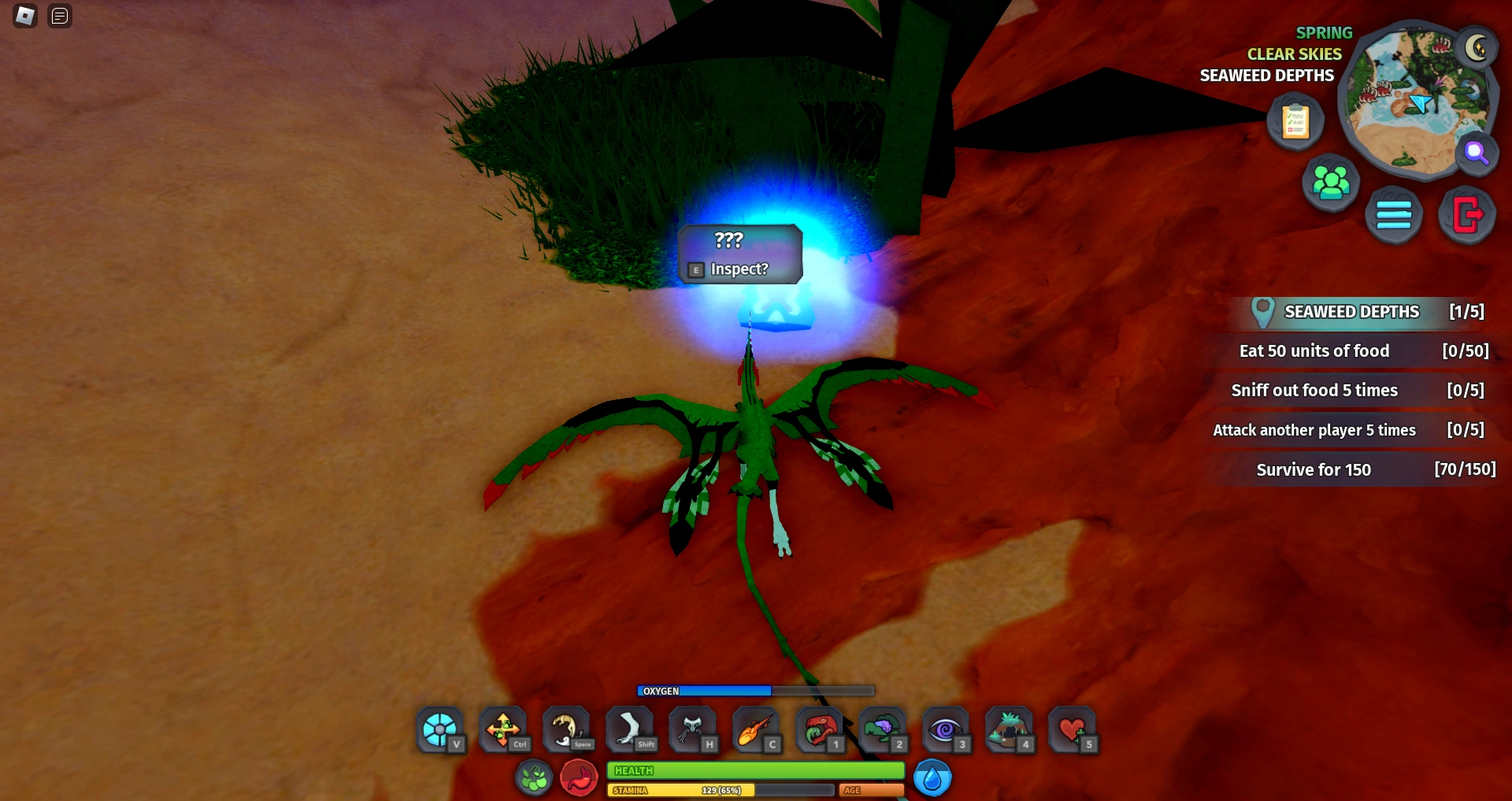This screenshot has height=801, width=1512.
Task: Click the berries food indicator icon
Action: (534, 776)
